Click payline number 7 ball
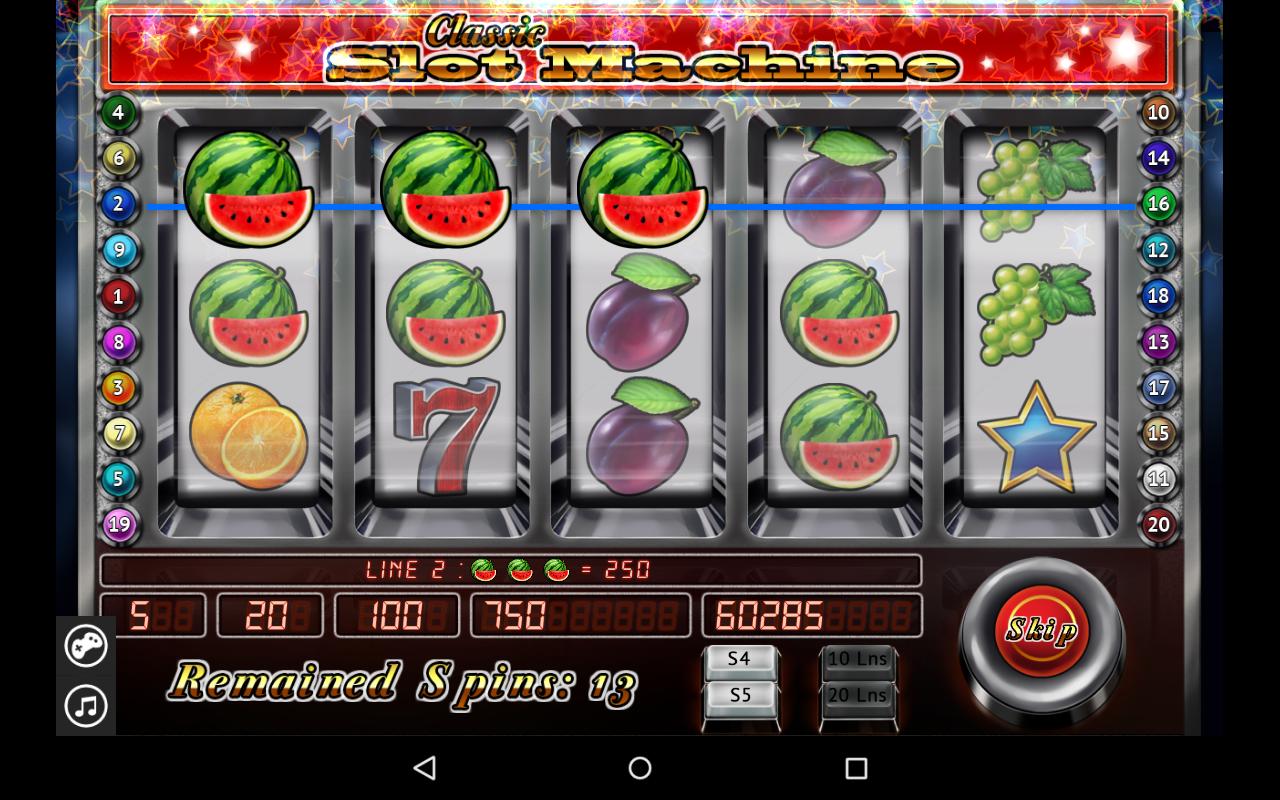Screen dimensions: 1280x800 point(118,433)
